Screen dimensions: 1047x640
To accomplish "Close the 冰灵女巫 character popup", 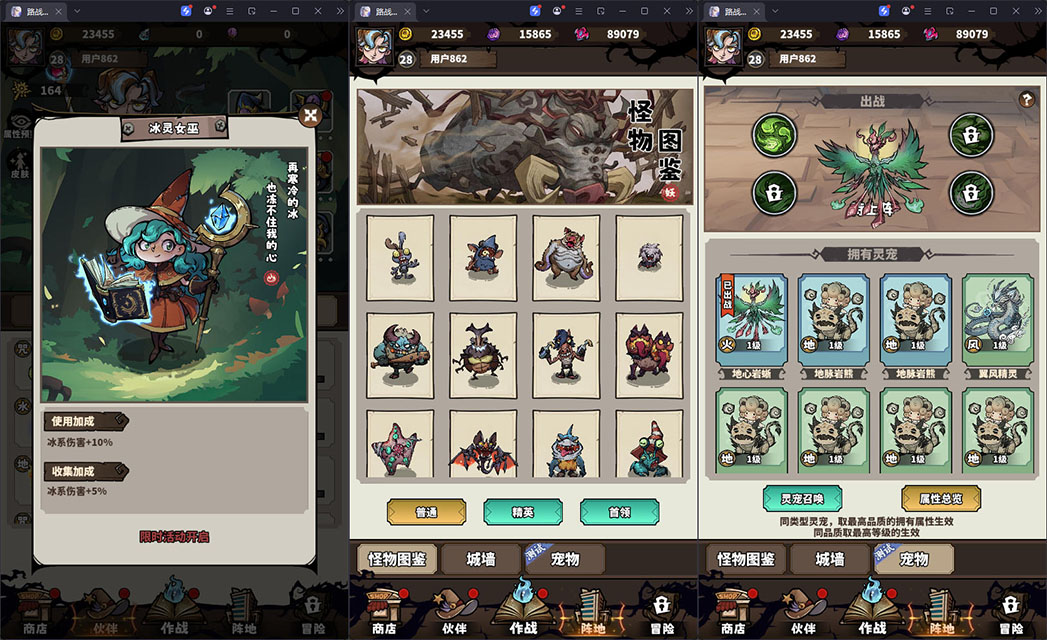I will point(312,116).
